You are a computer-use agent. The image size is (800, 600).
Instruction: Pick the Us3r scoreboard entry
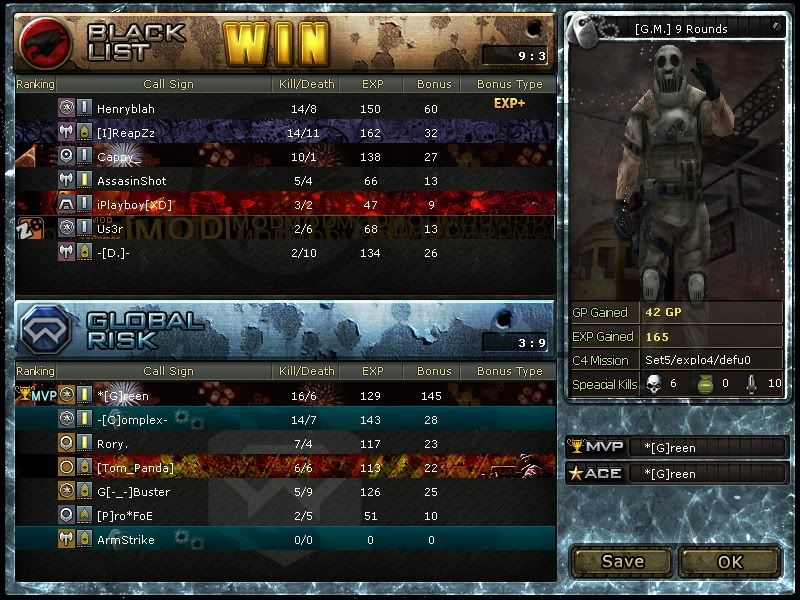(285, 228)
